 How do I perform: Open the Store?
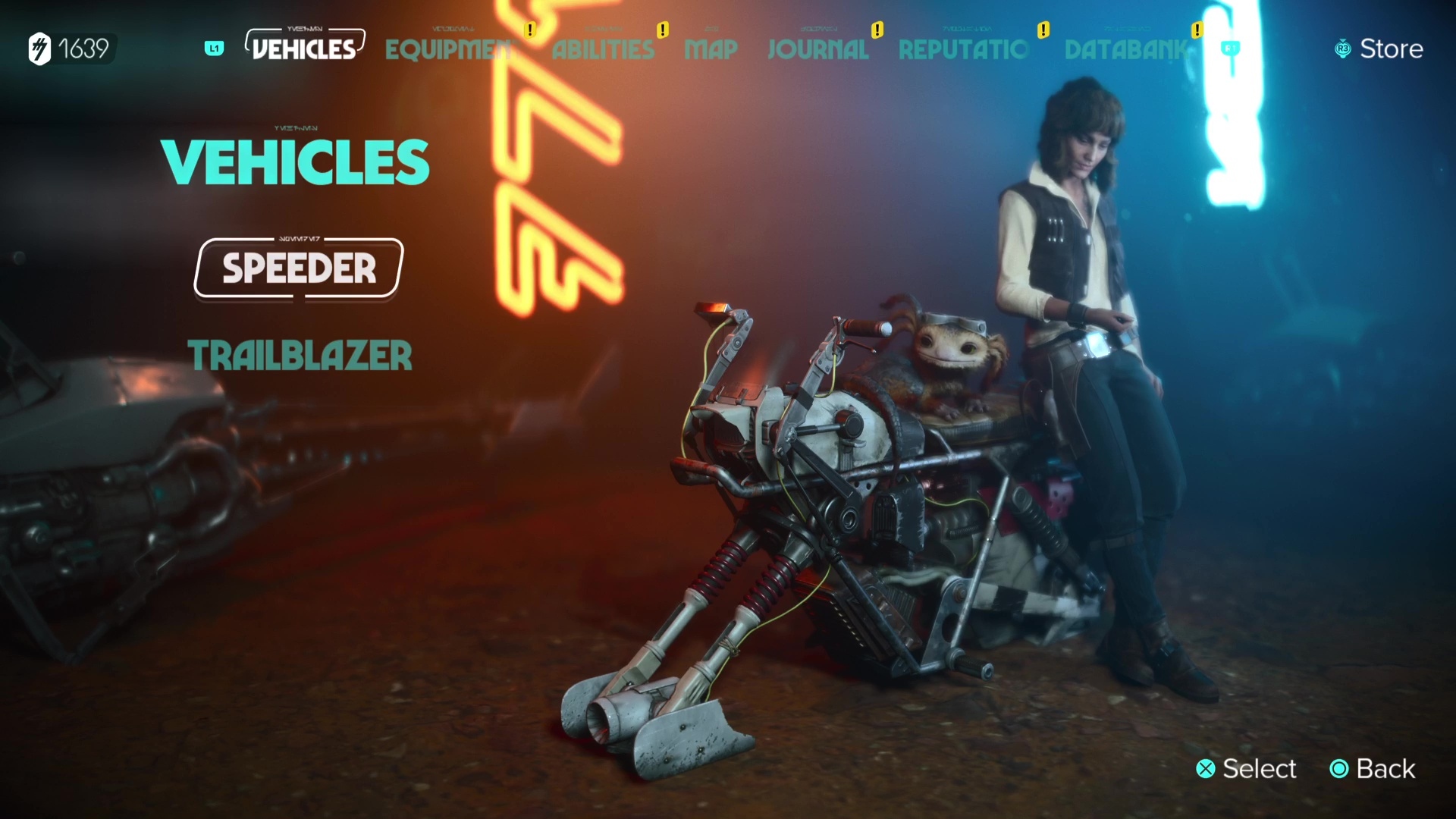coord(1392,49)
